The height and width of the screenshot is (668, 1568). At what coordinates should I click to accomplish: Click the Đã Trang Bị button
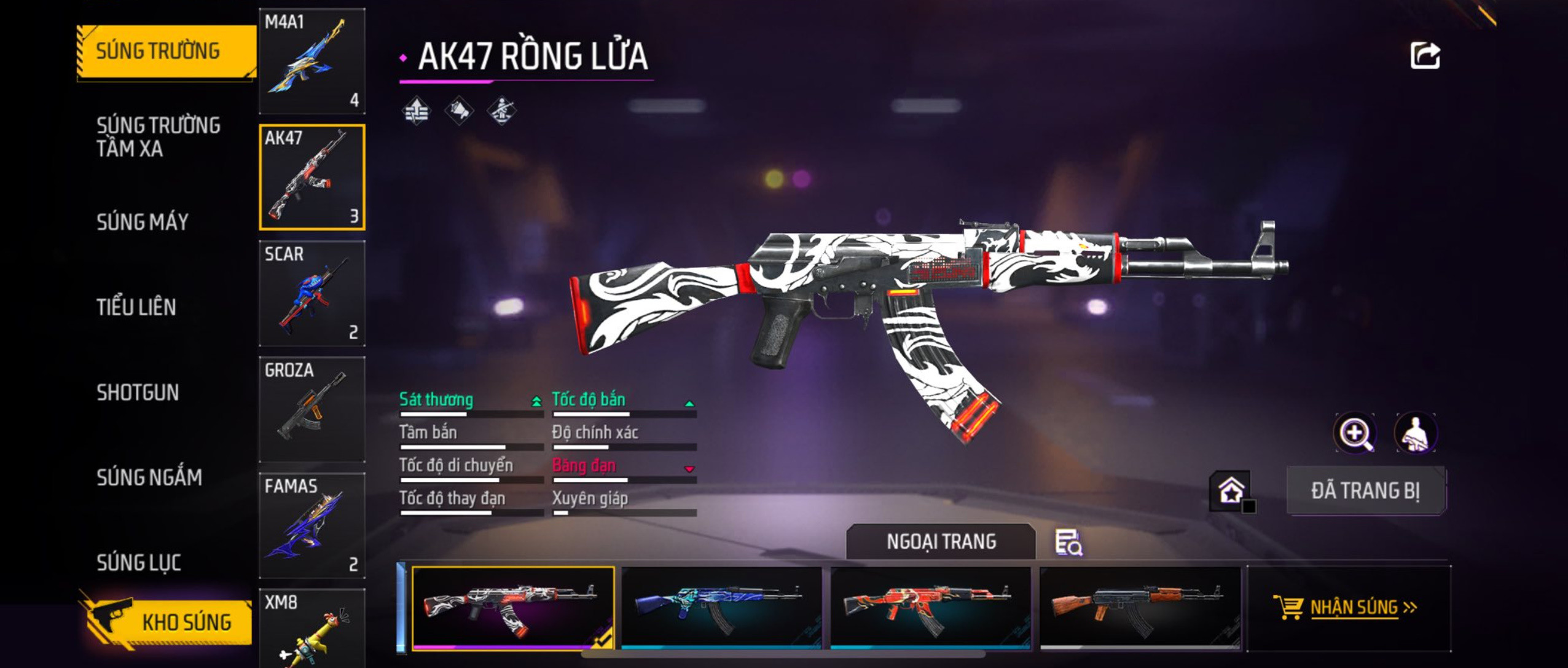pos(1366,490)
